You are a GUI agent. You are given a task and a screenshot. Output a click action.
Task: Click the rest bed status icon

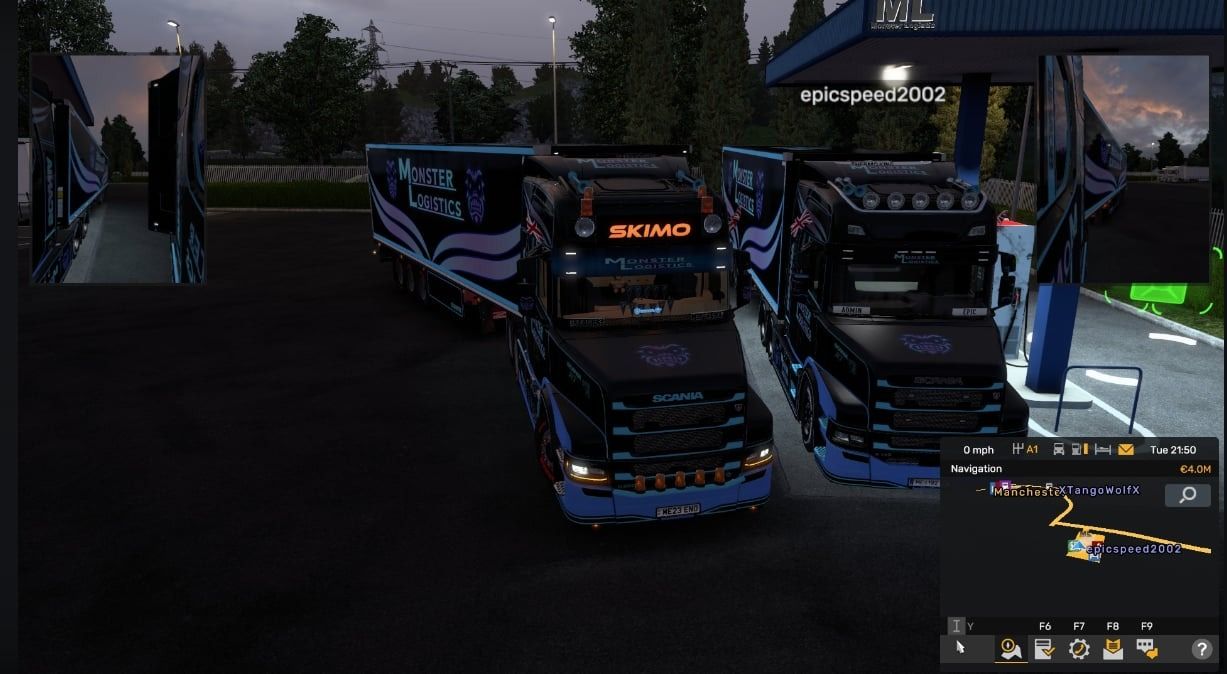click(x=1103, y=450)
